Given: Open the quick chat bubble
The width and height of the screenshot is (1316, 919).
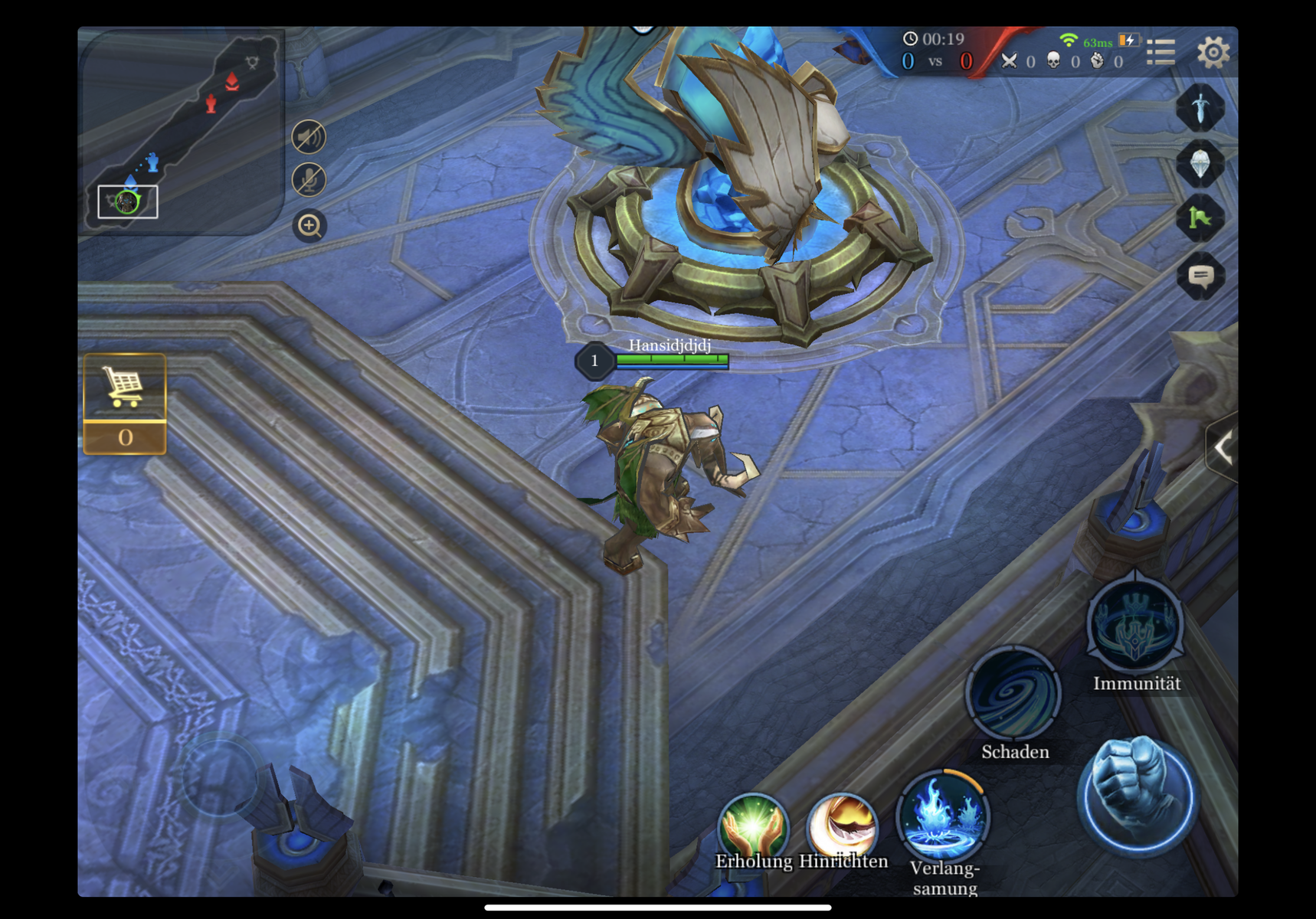Looking at the screenshot, I should 1200,276.
